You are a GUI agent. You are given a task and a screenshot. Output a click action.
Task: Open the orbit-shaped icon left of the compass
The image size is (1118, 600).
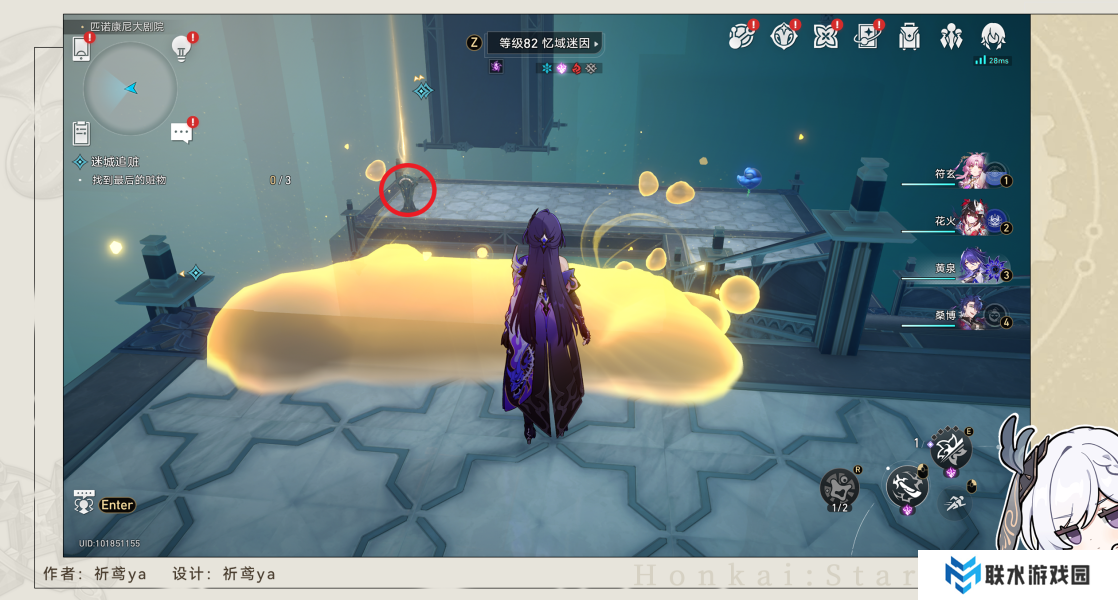point(740,38)
